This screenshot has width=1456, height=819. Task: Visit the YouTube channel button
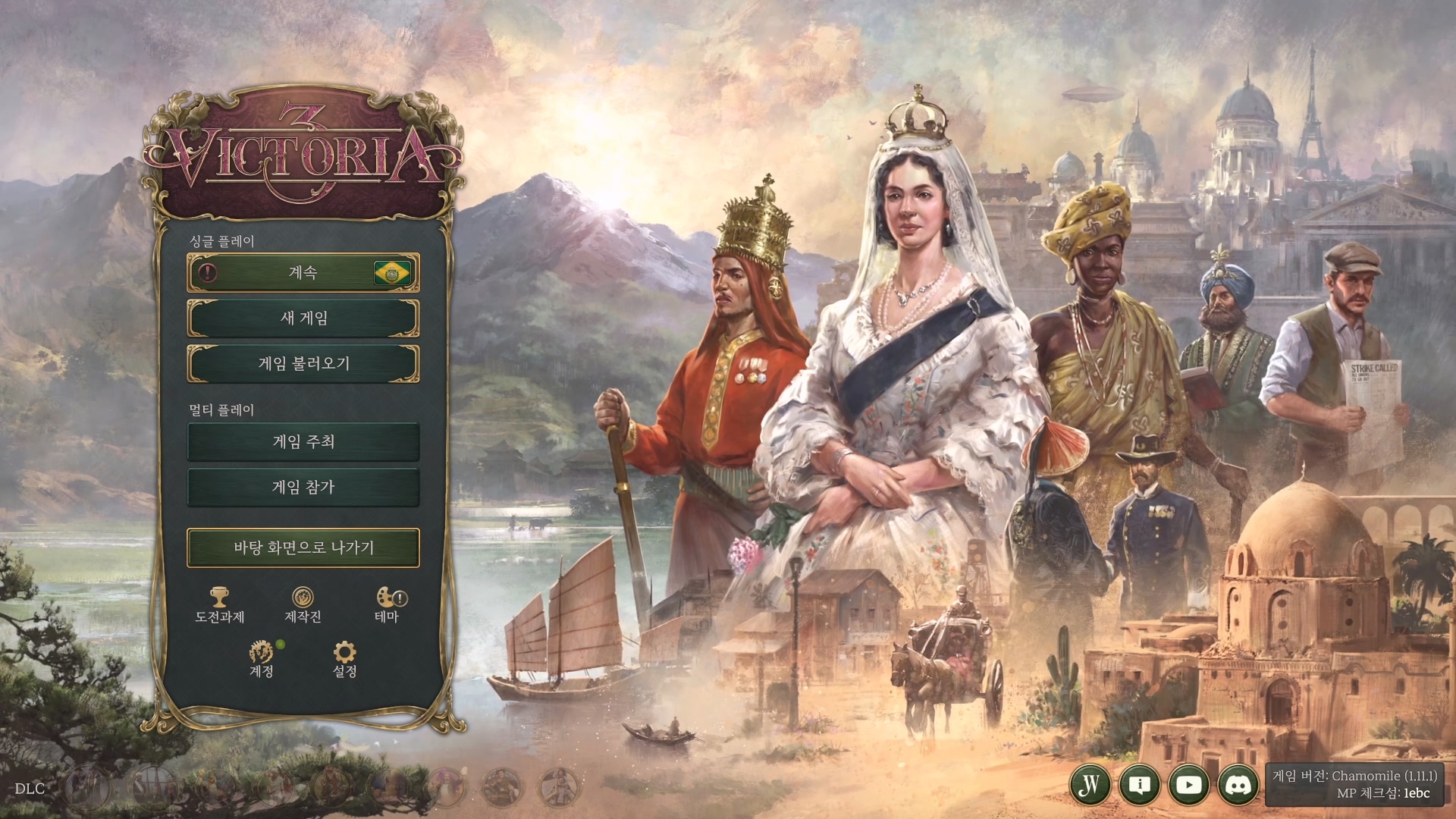pos(1188,784)
